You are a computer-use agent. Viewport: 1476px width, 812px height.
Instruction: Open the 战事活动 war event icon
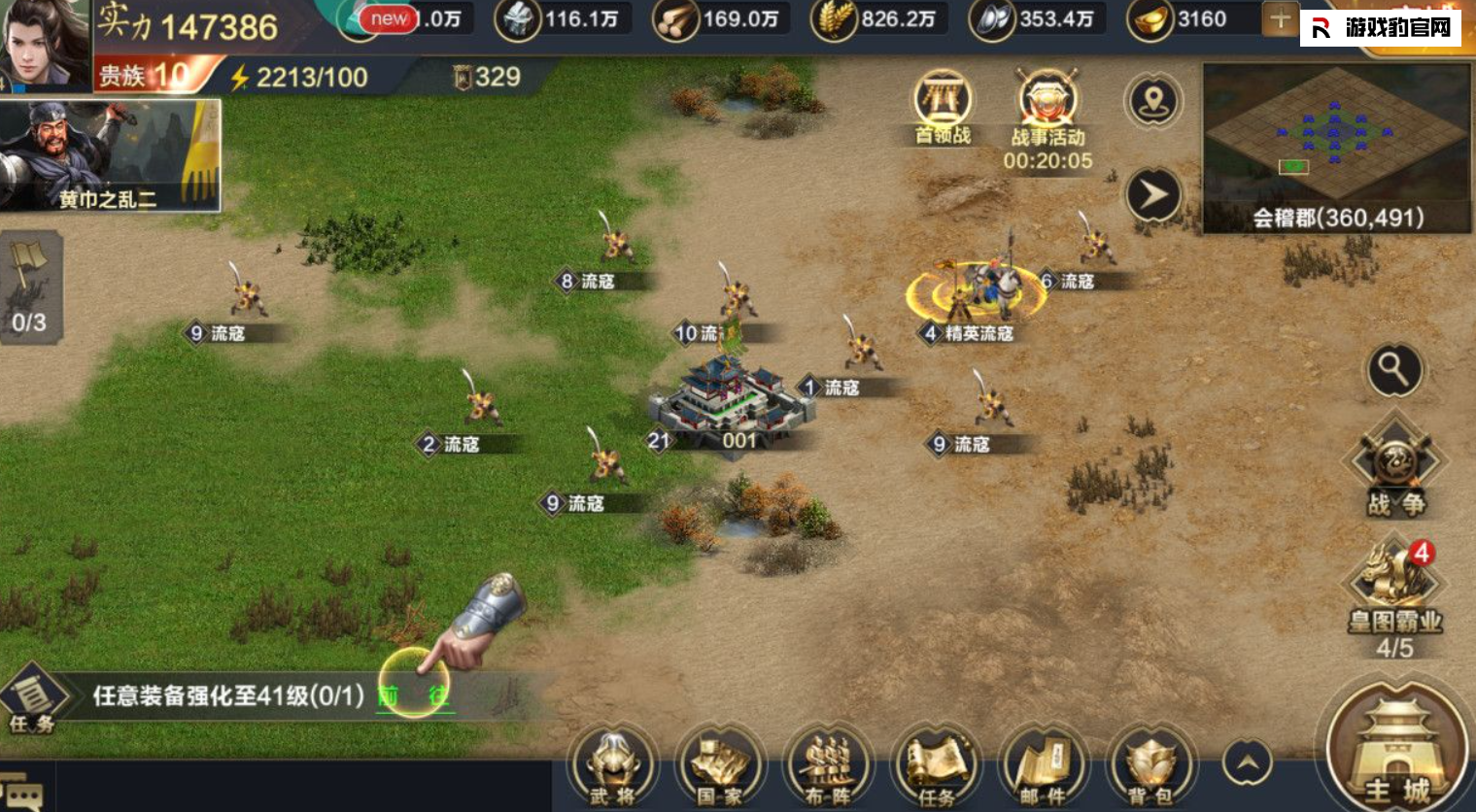1047,110
